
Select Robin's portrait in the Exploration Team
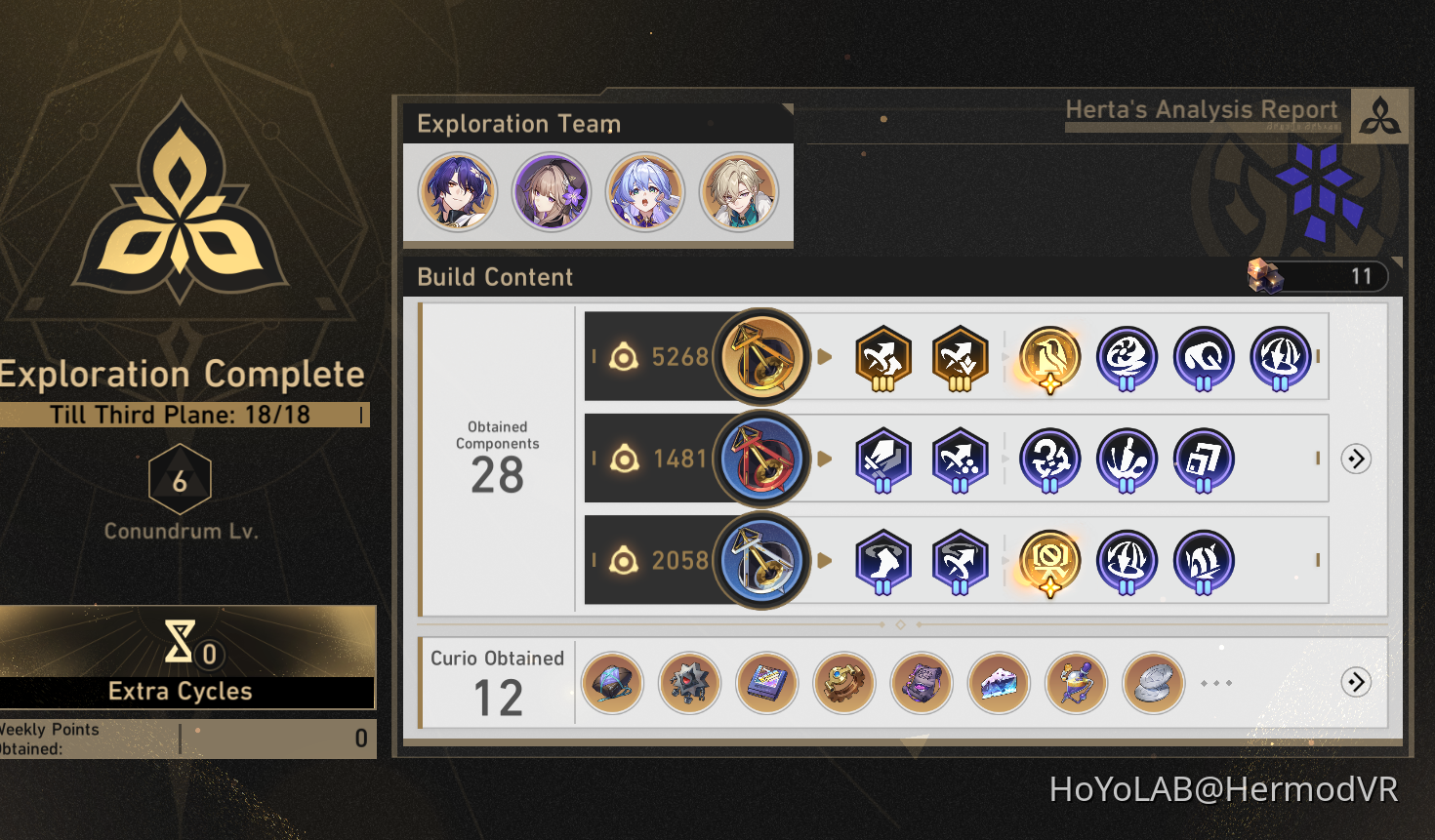(553, 192)
